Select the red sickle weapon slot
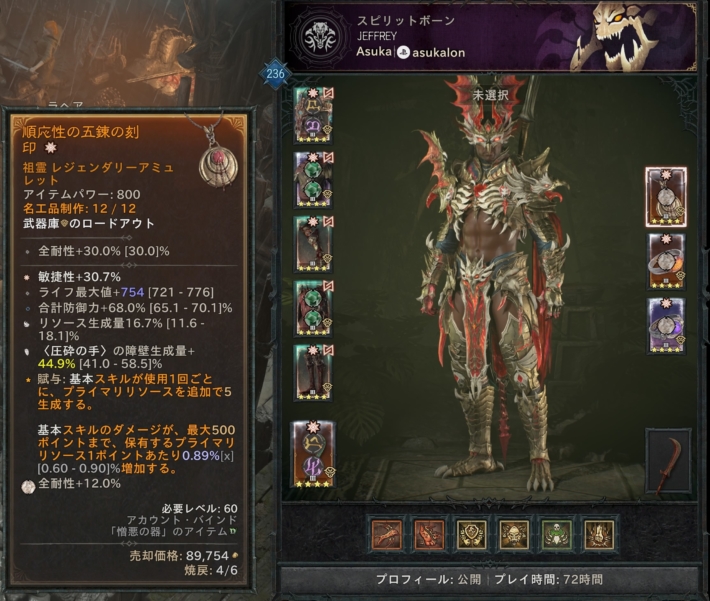This screenshot has height=601, width=710. [668, 462]
